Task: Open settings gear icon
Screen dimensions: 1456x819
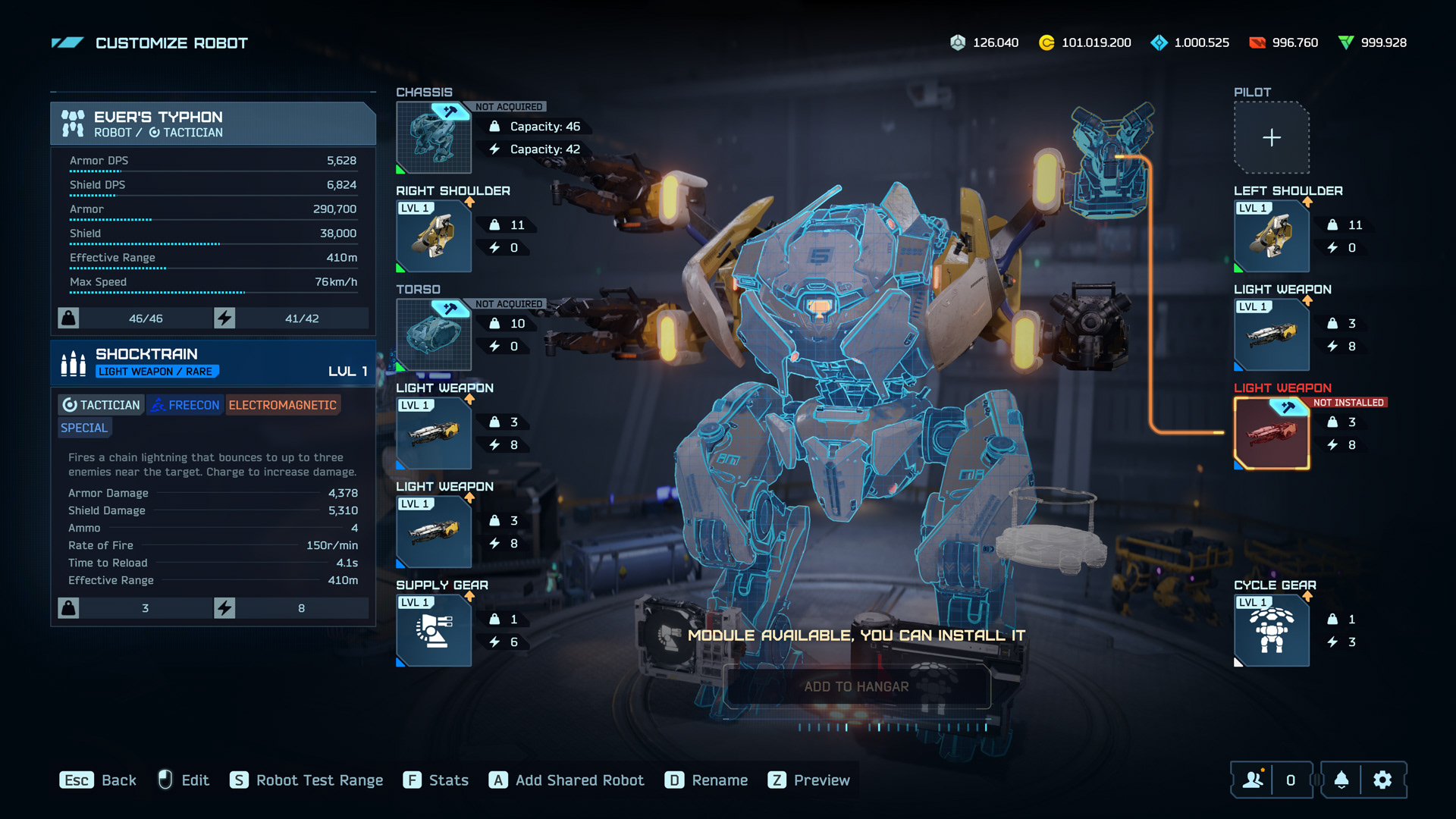Action: 1382,780
